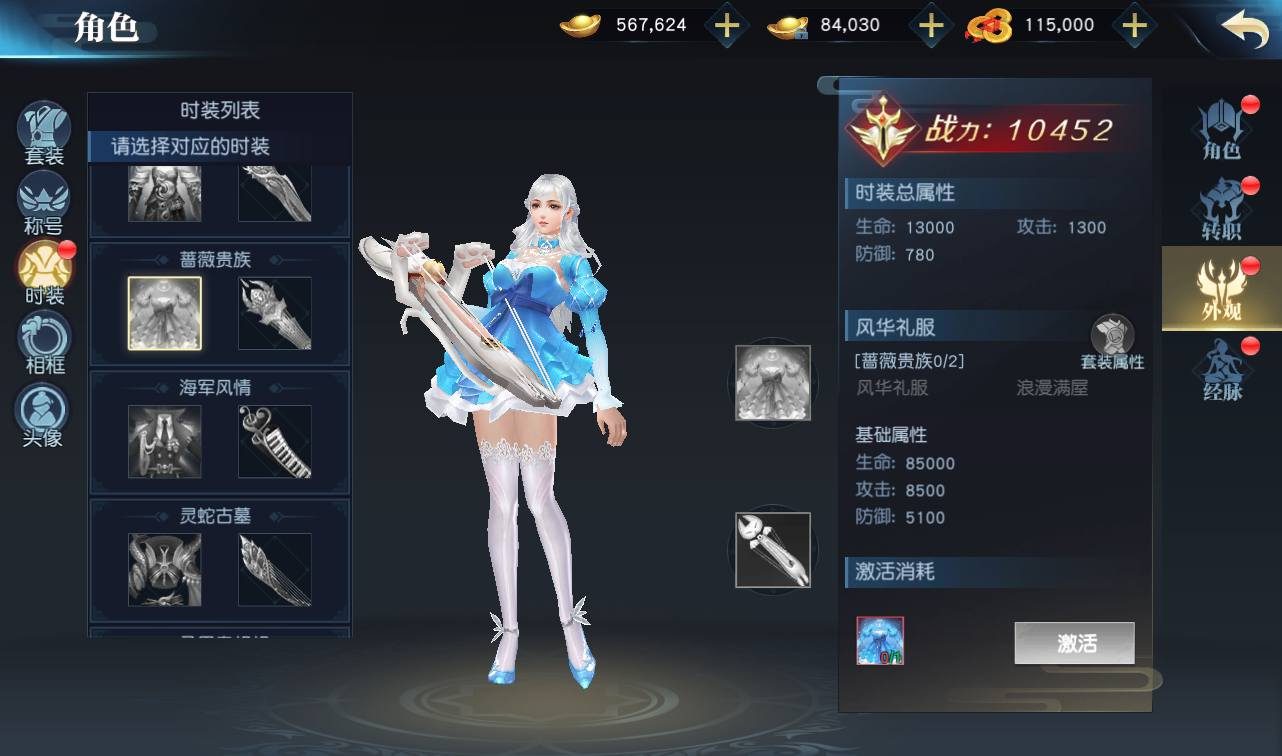Viewport: 1282px width, 756px height.
Task: Pick the 蔷薇贵族 weapon skin thumbnail
Action: 275,313
